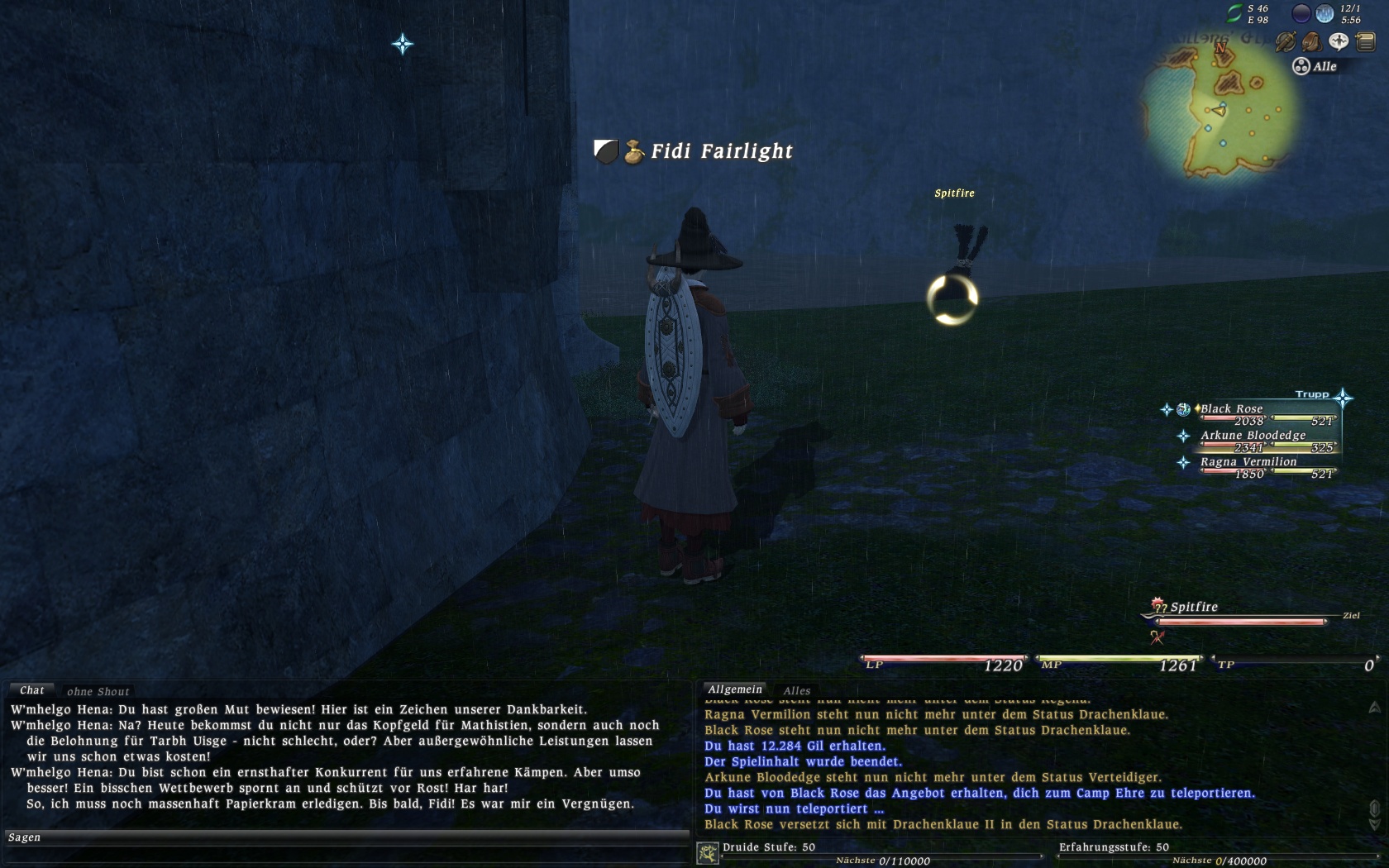The height and width of the screenshot is (868, 1389).
Task: Click the rain weather icon
Action: pos(1325,13)
